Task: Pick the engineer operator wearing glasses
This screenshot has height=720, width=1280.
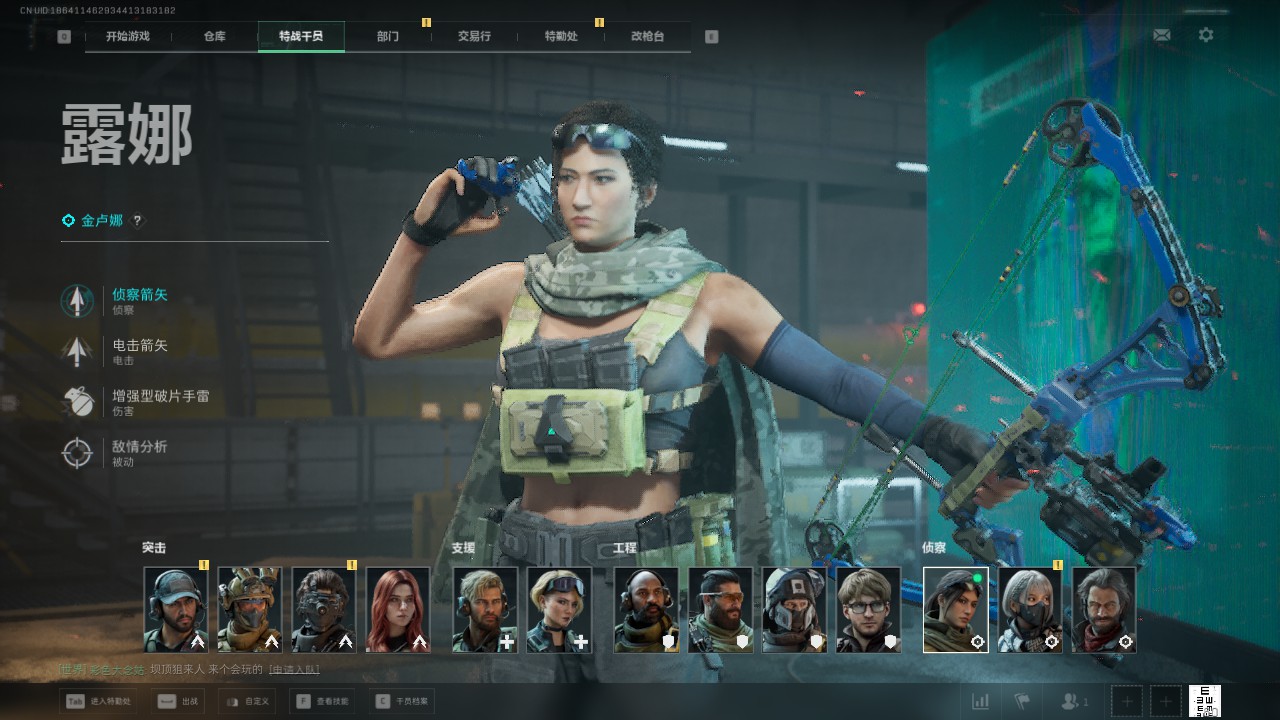Action: (868, 610)
